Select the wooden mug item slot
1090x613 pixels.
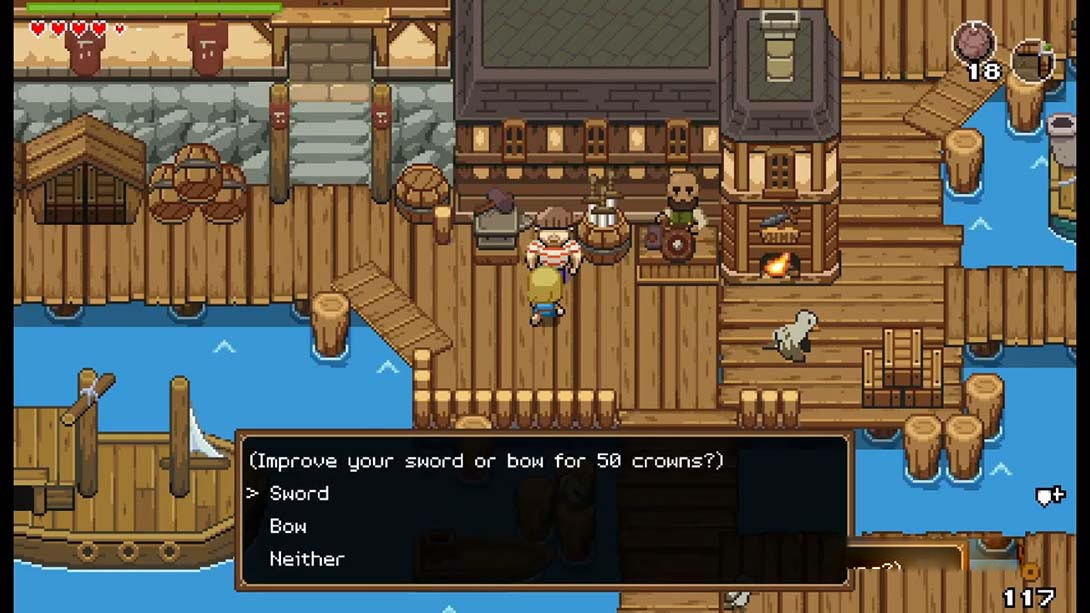(x=1032, y=61)
